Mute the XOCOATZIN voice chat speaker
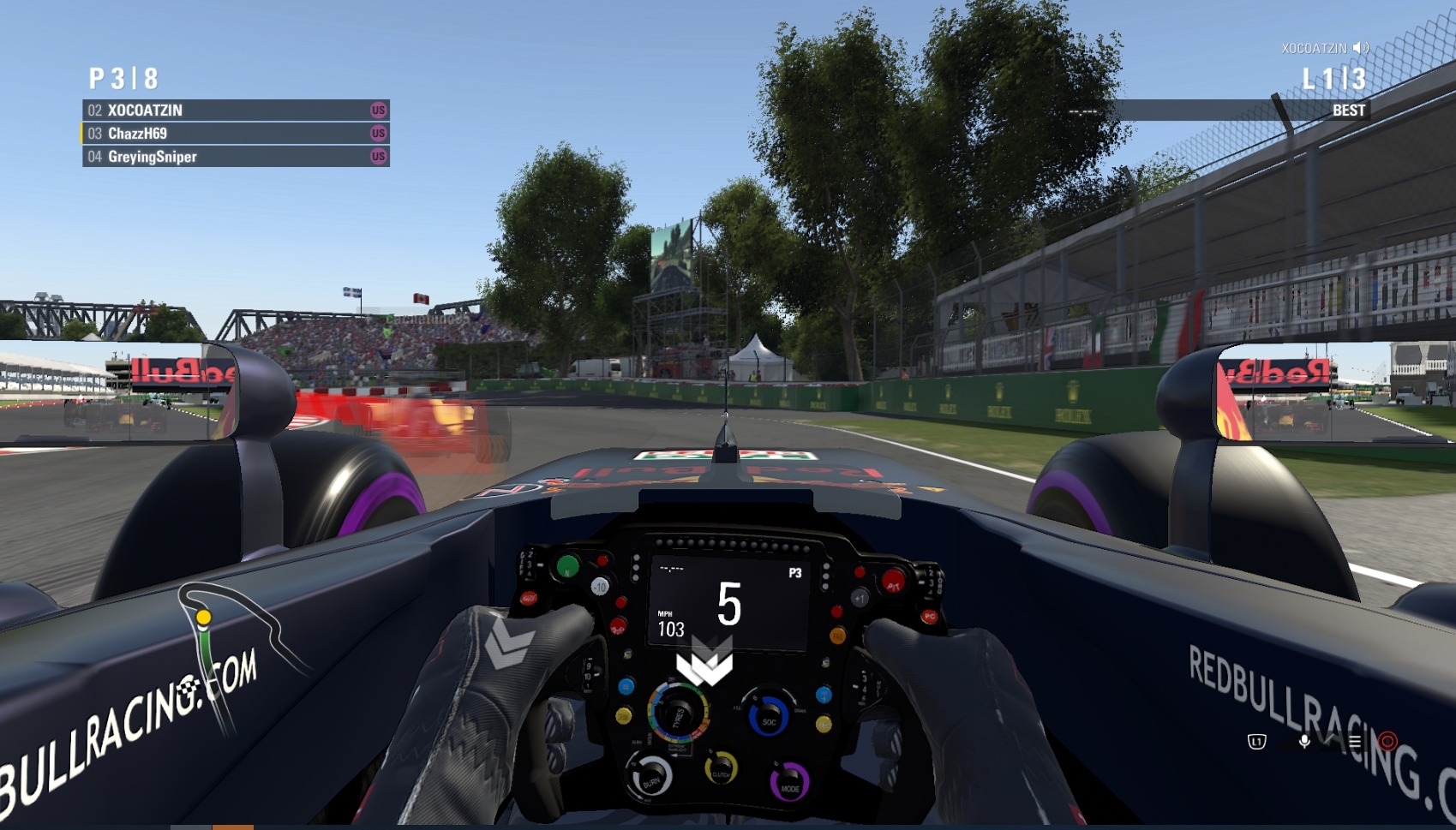 coord(1361,48)
